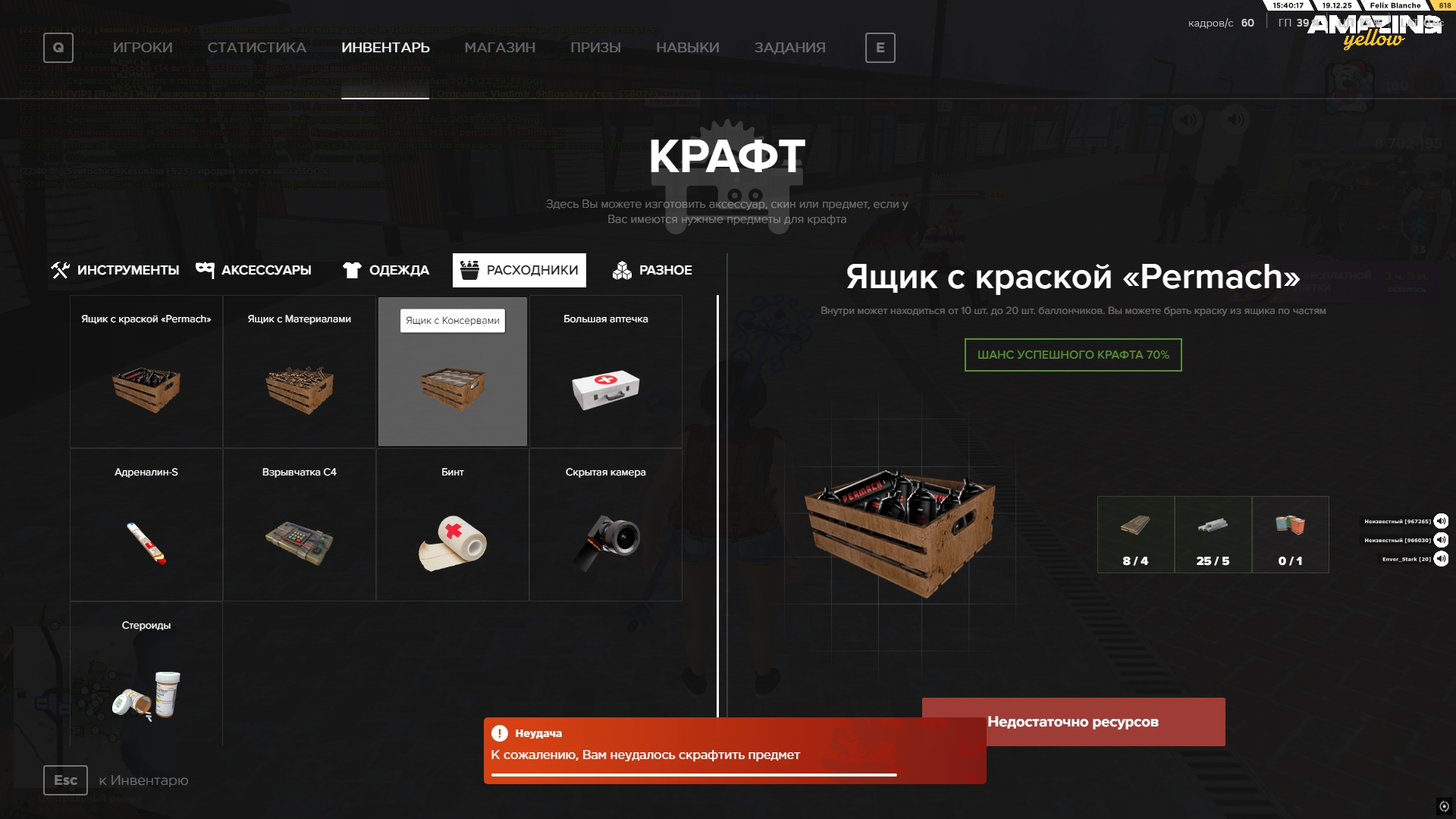The image size is (1456, 819).
Task: Select the Взрывчатка C4 recipe
Action: pyautogui.click(x=299, y=523)
